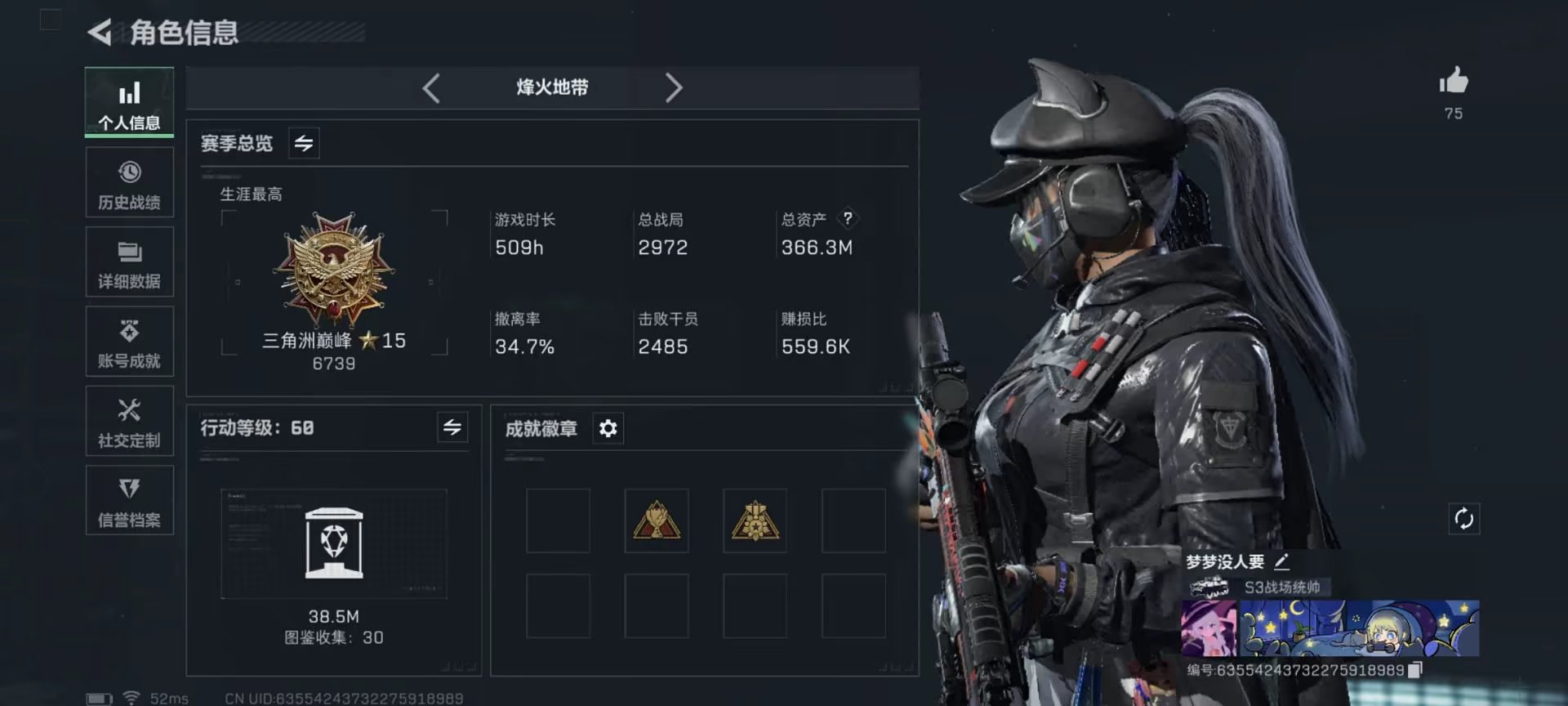Switch to the 烽火地带 mode tab
1568x706 pixels.
pos(553,87)
